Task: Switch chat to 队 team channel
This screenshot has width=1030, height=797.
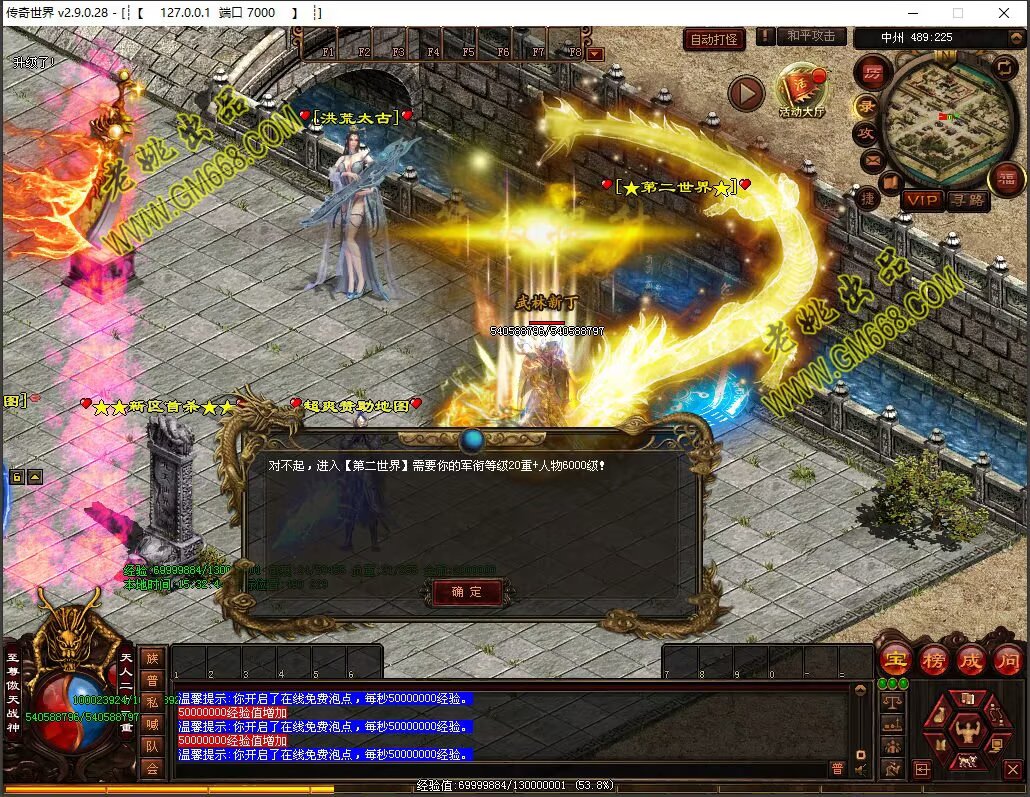Action: (152, 745)
